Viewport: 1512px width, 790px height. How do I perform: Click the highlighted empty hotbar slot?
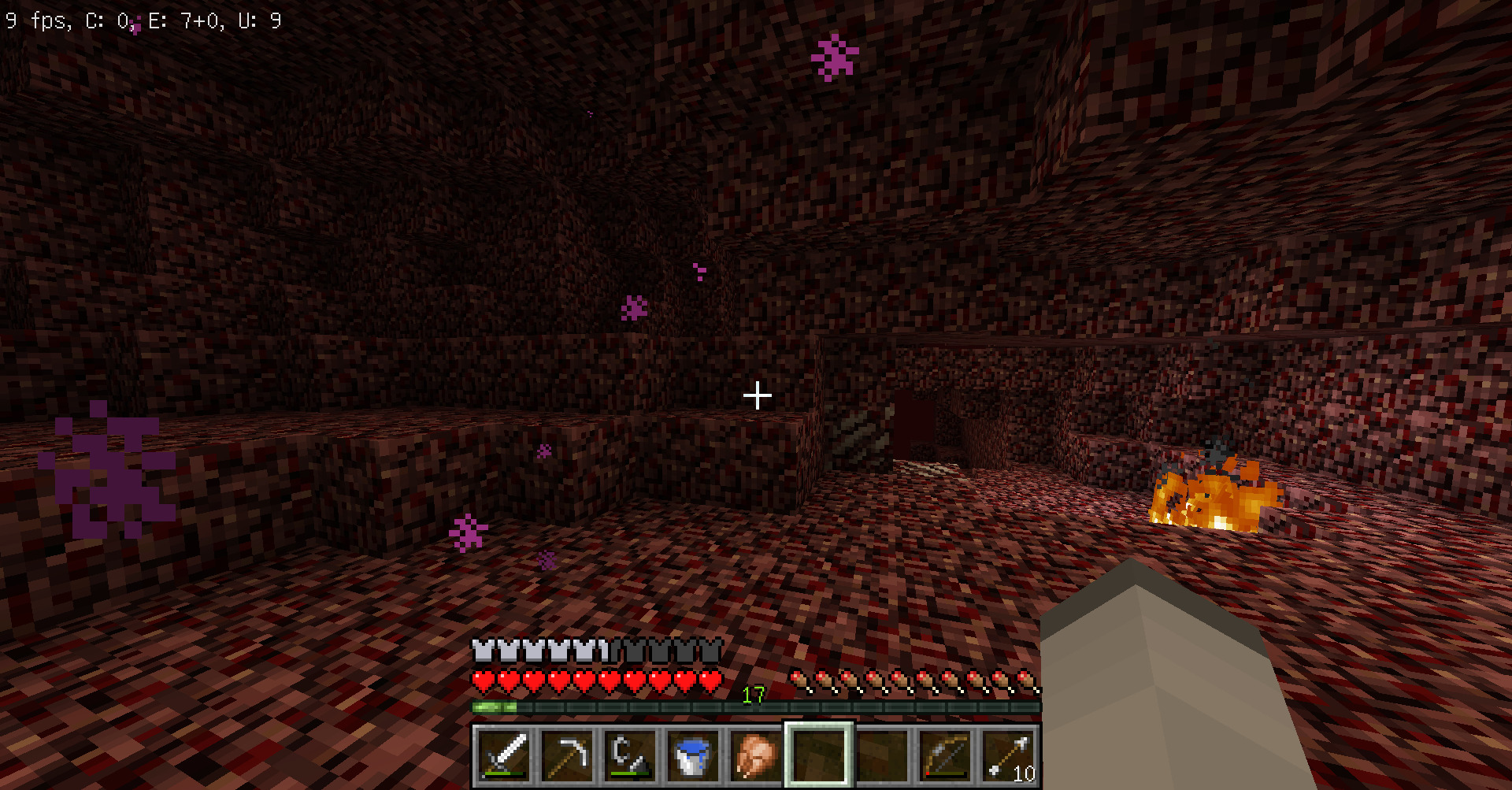pos(819,755)
